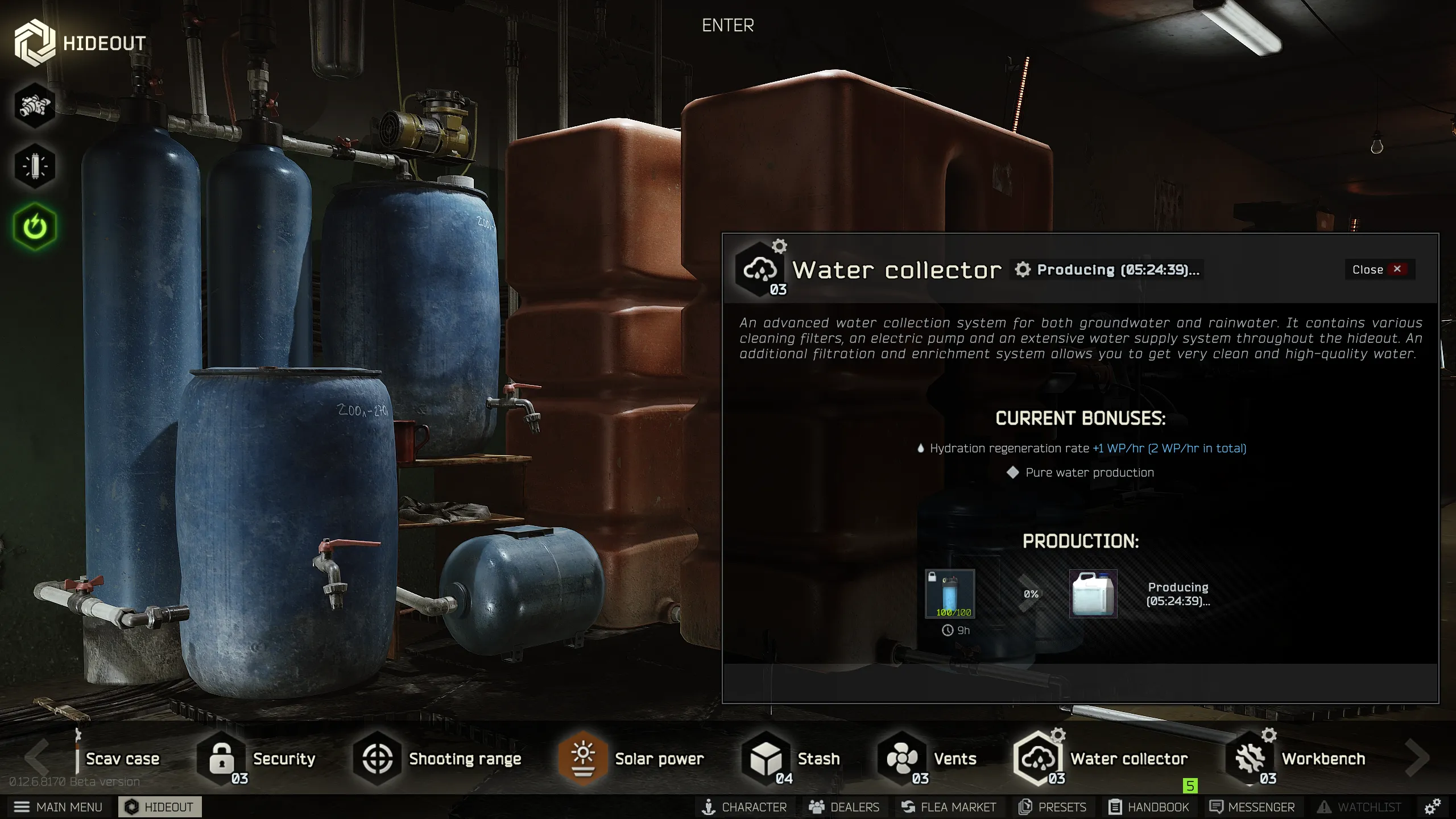The height and width of the screenshot is (819, 1456).
Task: Open the Stash module
Action: 765,758
